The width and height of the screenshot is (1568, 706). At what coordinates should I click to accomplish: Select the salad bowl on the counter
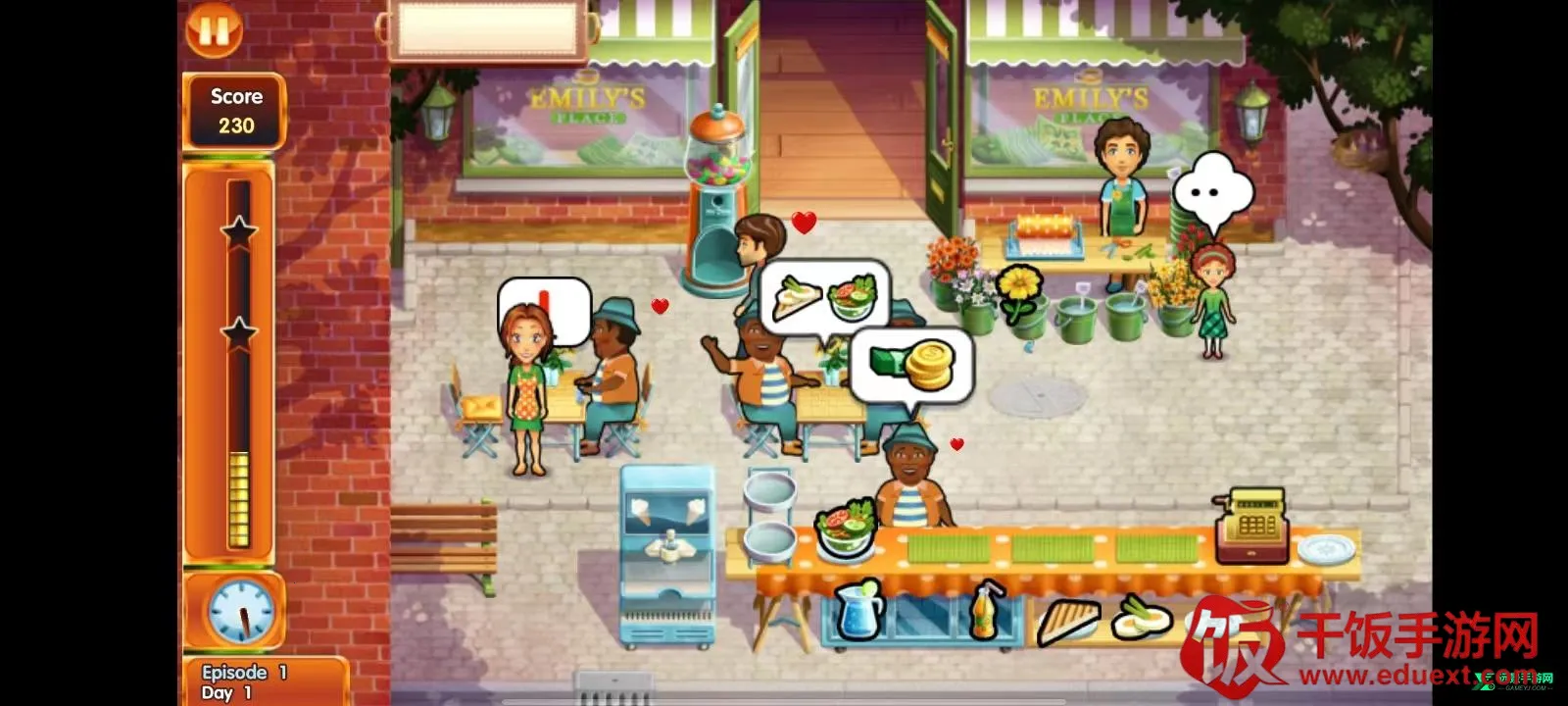coord(845,528)
